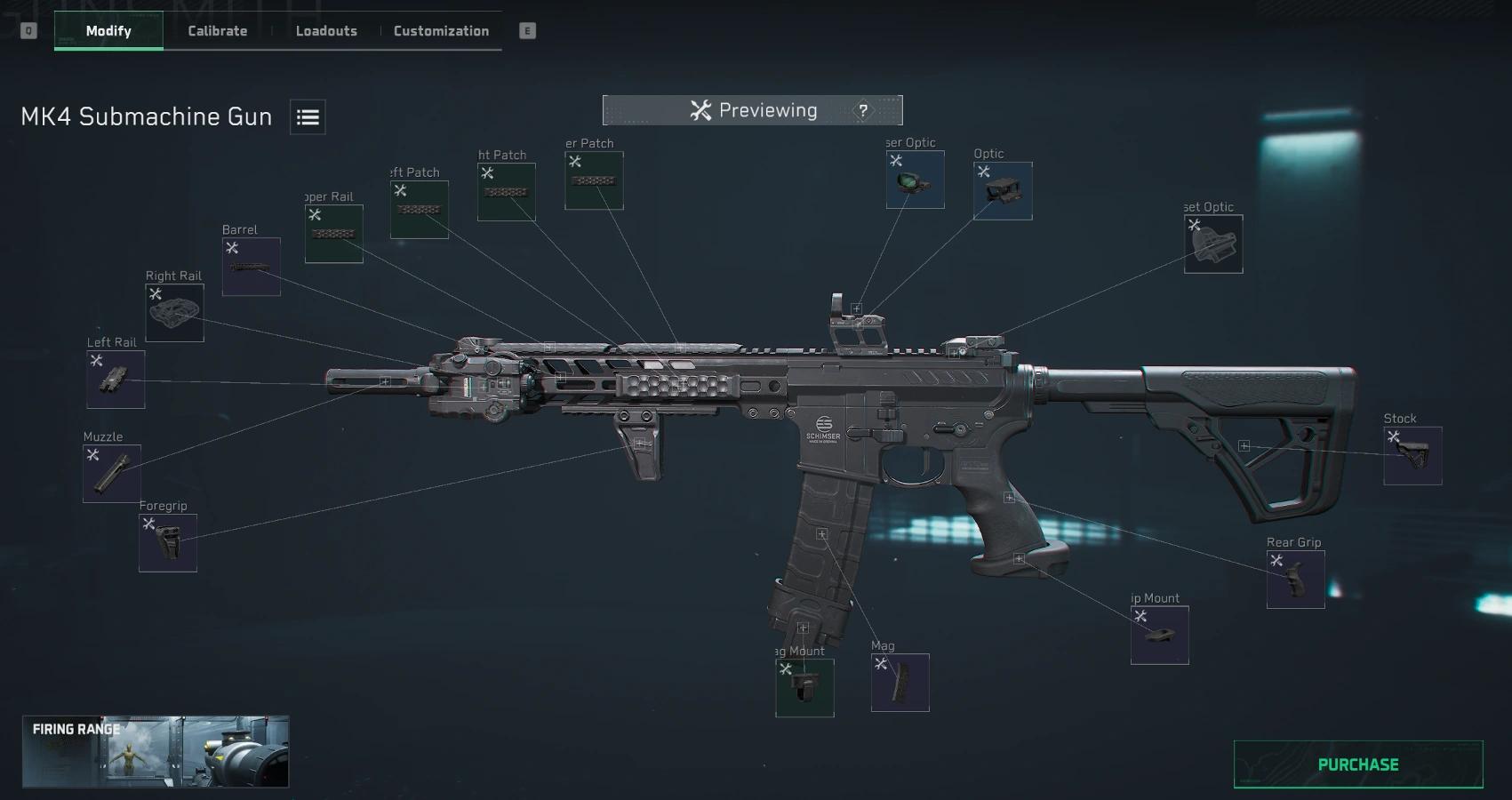This screenshot has width=1512, height=800.
Task: Choose the Stock attachment slot
Action: pos(1412,453)
